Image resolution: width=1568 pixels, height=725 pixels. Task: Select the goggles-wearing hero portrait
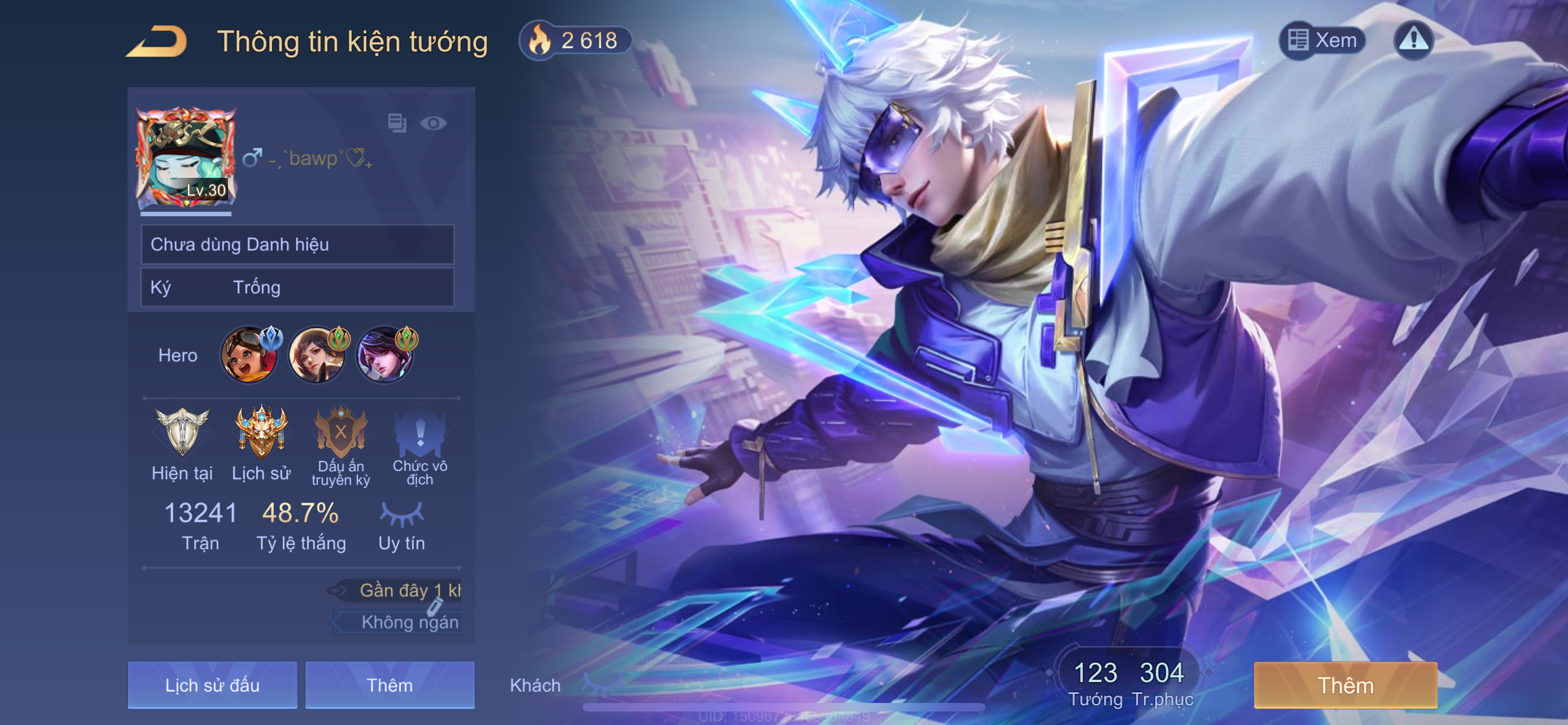249,355
